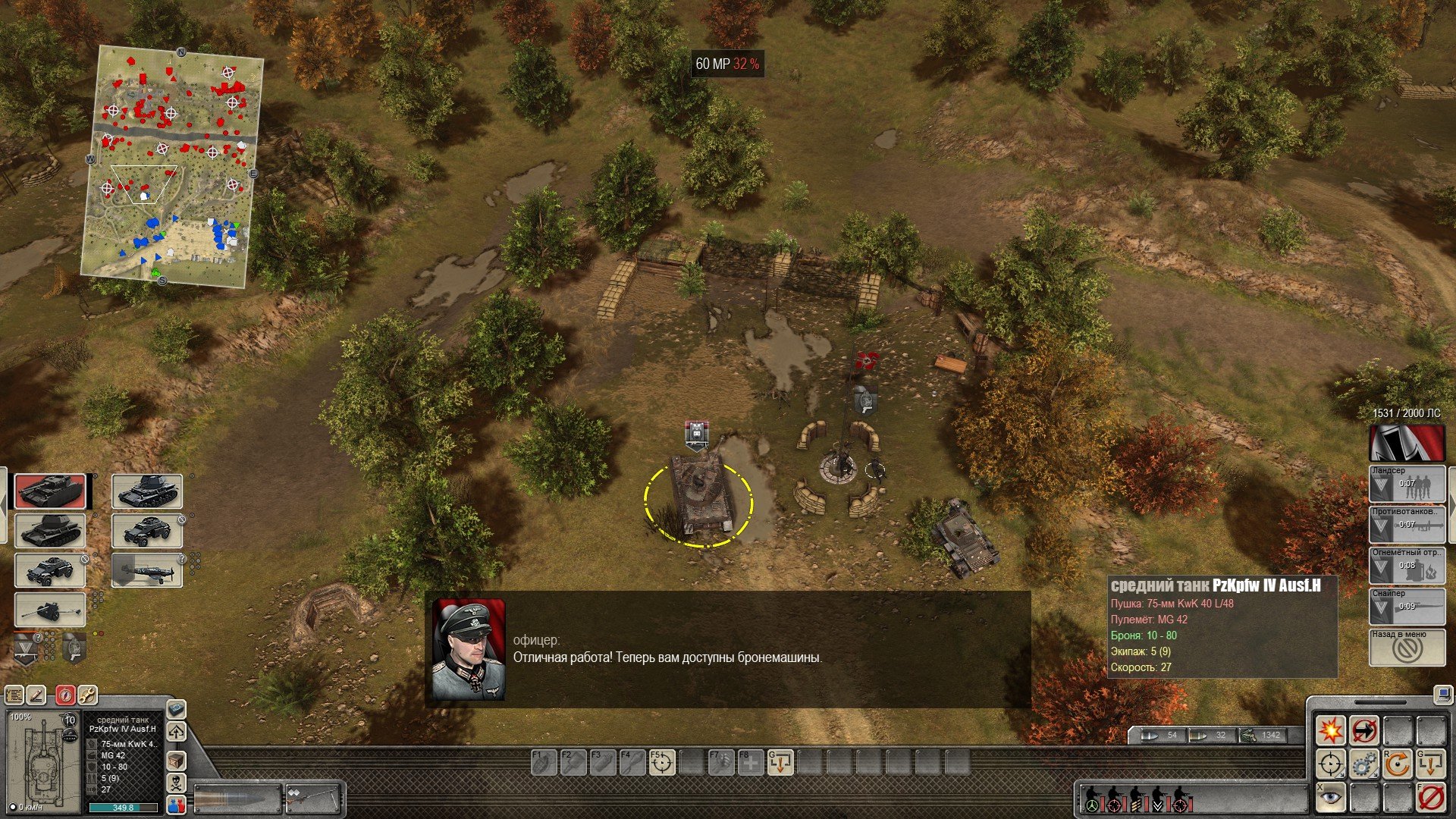Click the wrench and spanner repair button
The height and width of the screenshot is (819, 1456).
point(87,695)
